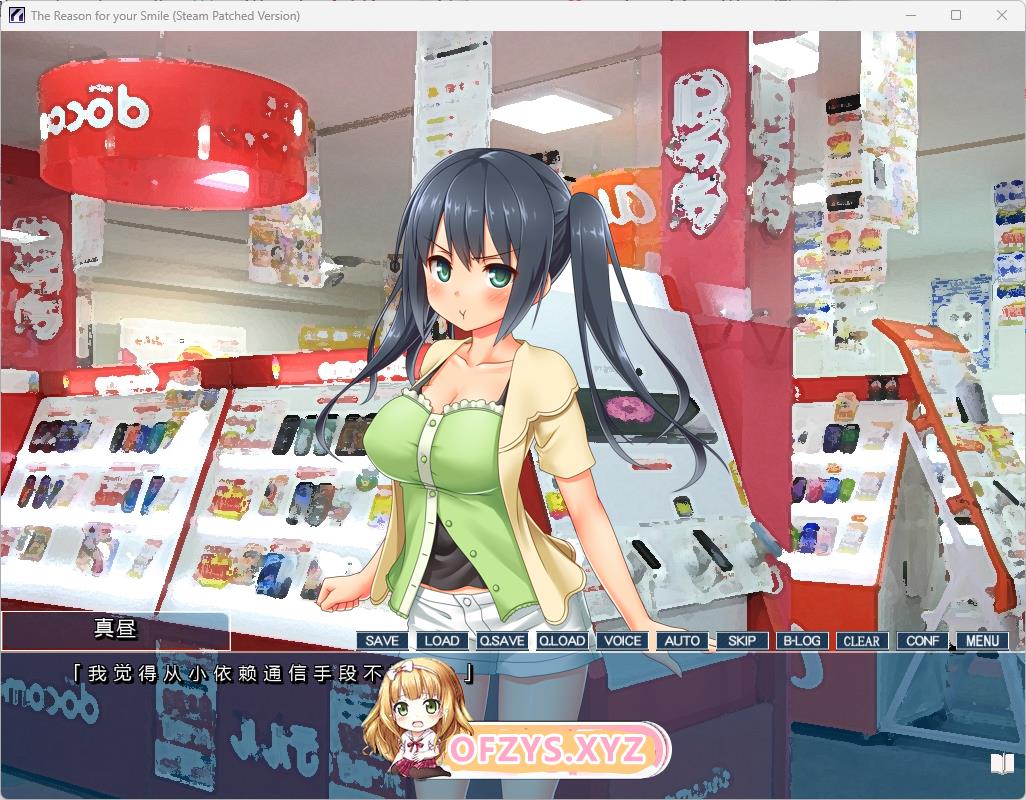Activate the SKIP button
Screen dimensions: 1026x800
tap(742, 641)
